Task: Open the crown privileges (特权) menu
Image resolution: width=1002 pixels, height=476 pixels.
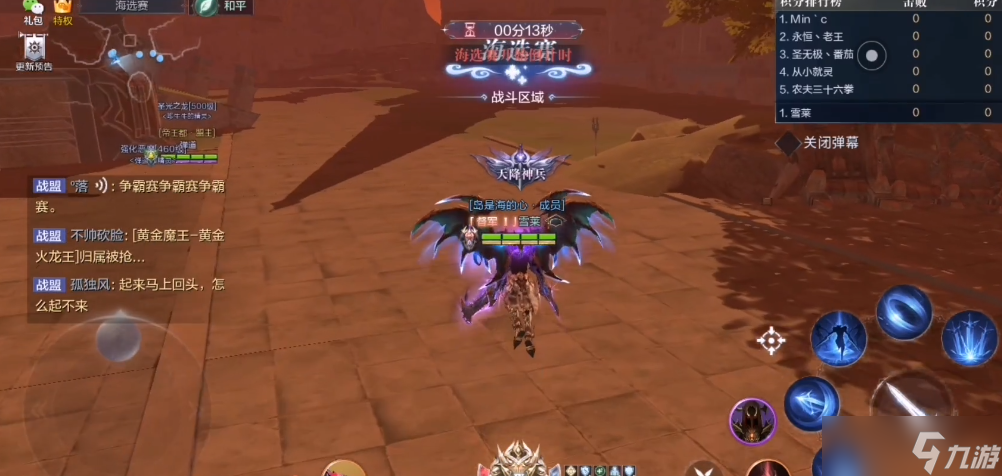Action: (x=62, y=10)
